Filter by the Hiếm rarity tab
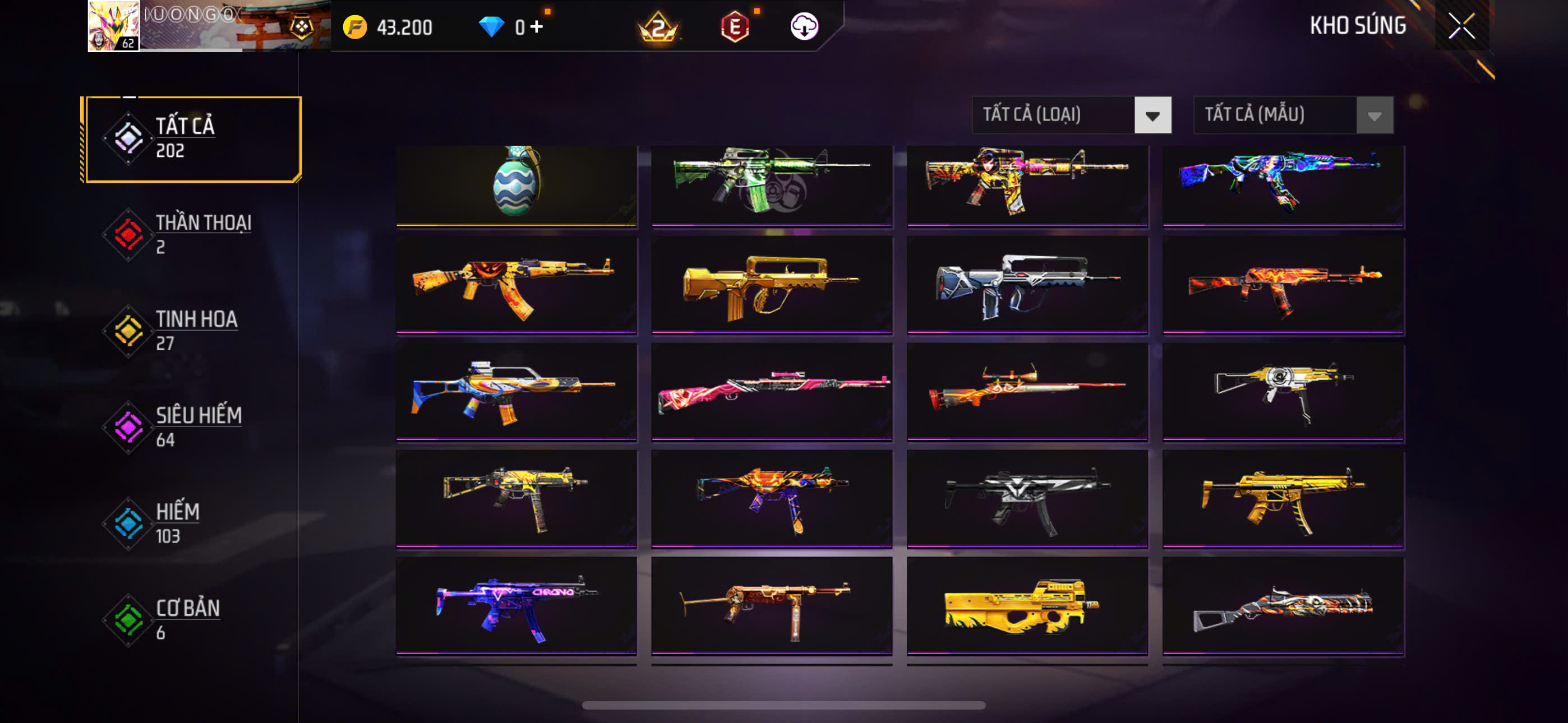The height and width of the screenshot is (723, 1568). coord(192,523)
